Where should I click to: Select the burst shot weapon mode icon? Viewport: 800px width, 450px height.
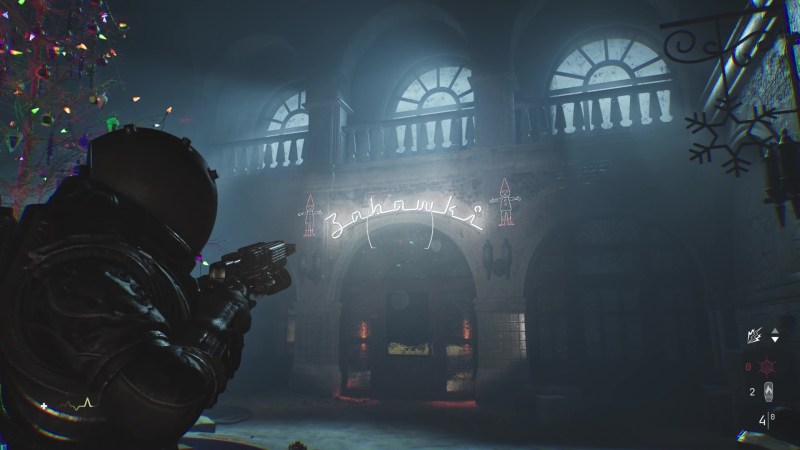point(752,338)
